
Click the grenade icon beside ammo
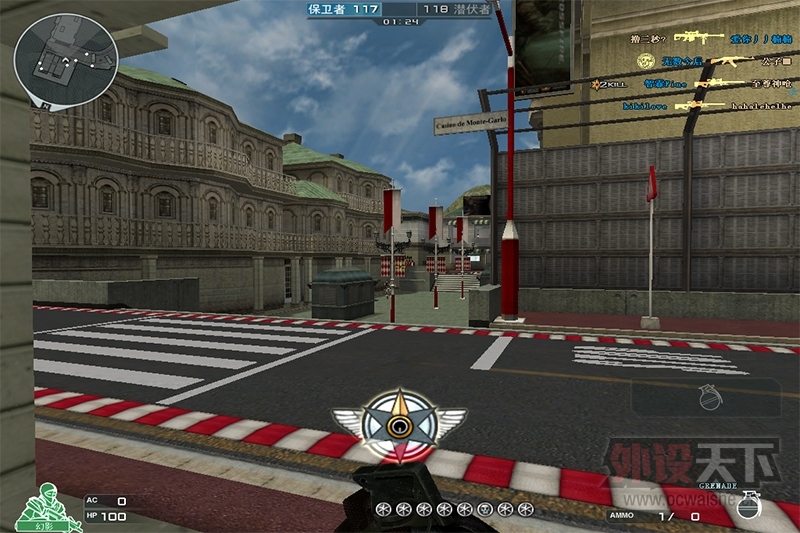point(748,504)
